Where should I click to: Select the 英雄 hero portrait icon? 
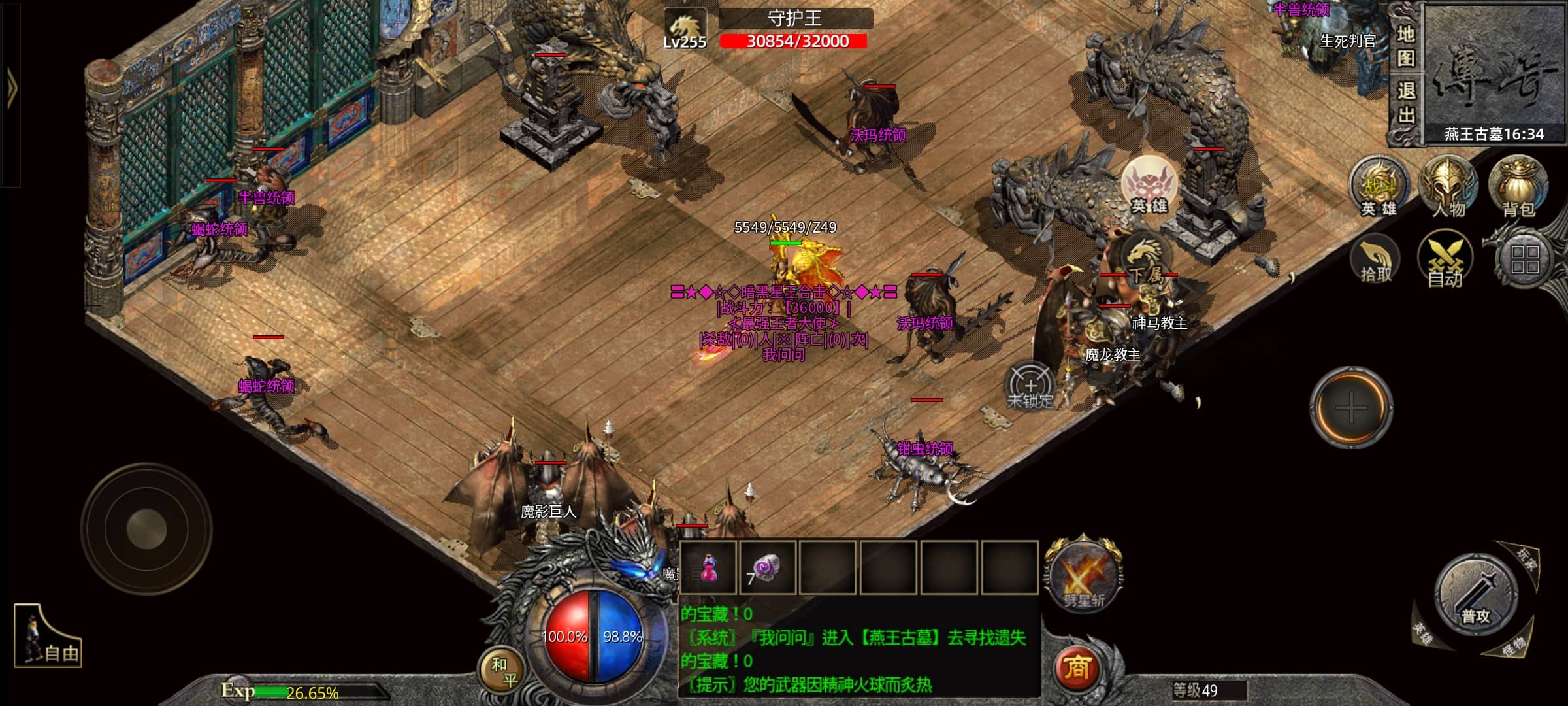pos(1149,186)
